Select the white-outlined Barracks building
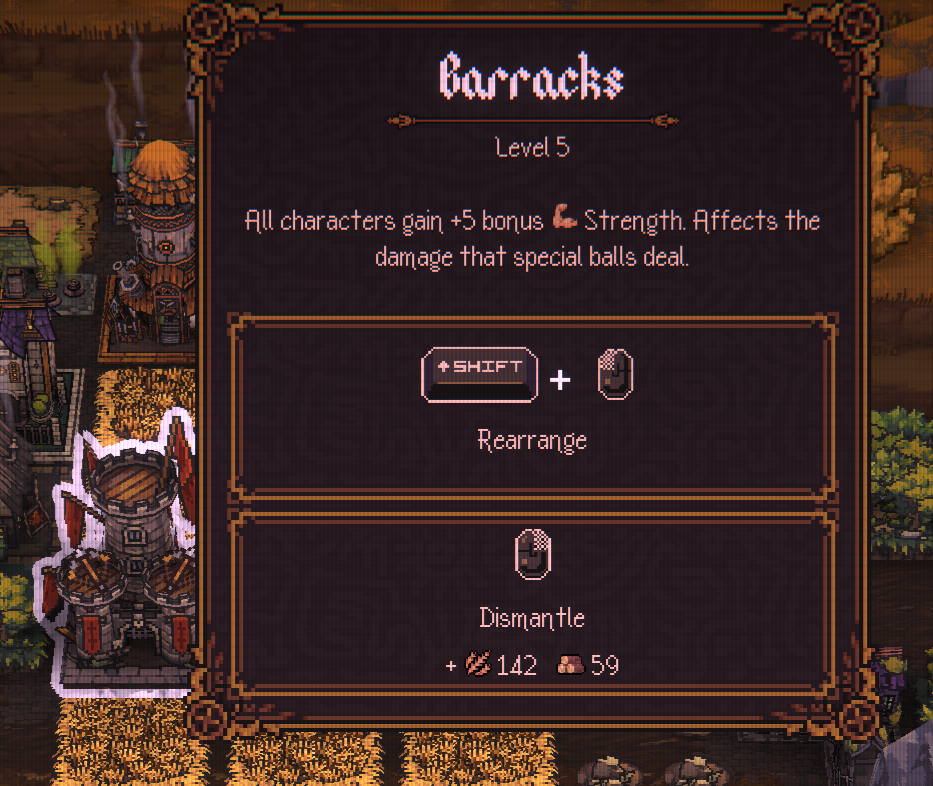Image resolution: width=933 pixels, height=786 pixels. coord(125,560)
